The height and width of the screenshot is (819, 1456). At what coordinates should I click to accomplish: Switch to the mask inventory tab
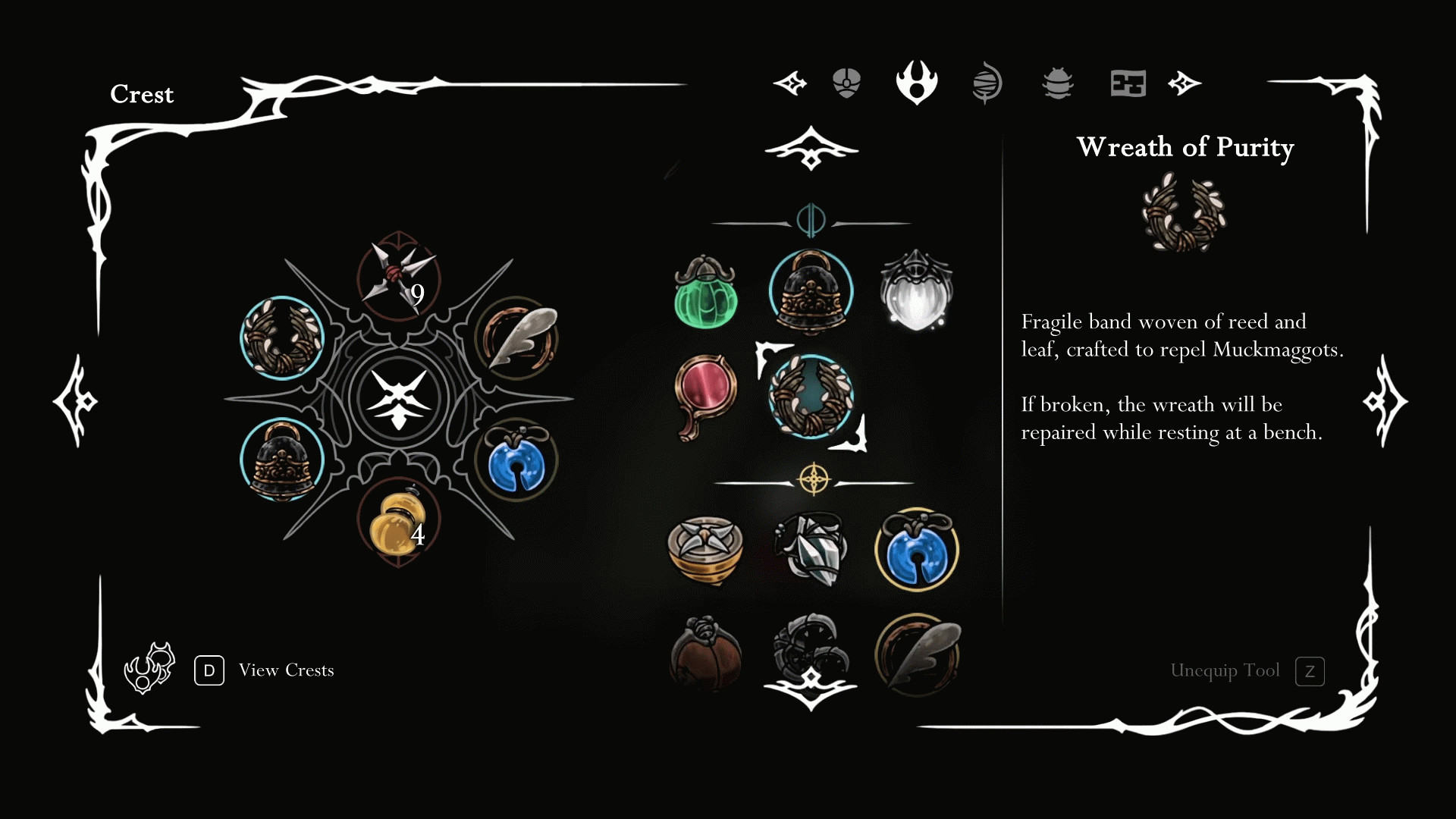coord(846,83)
